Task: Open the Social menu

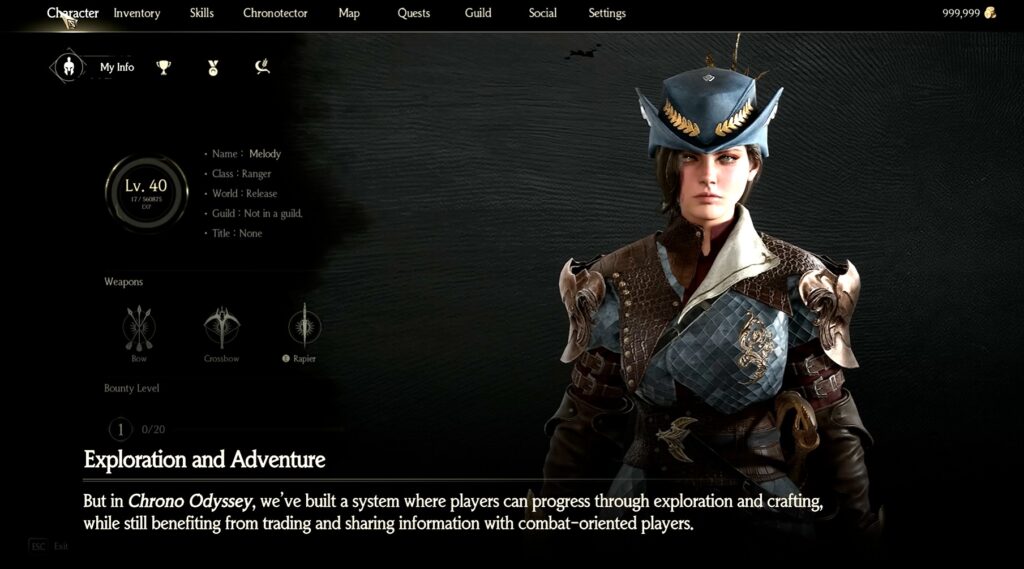Action: 542,13
